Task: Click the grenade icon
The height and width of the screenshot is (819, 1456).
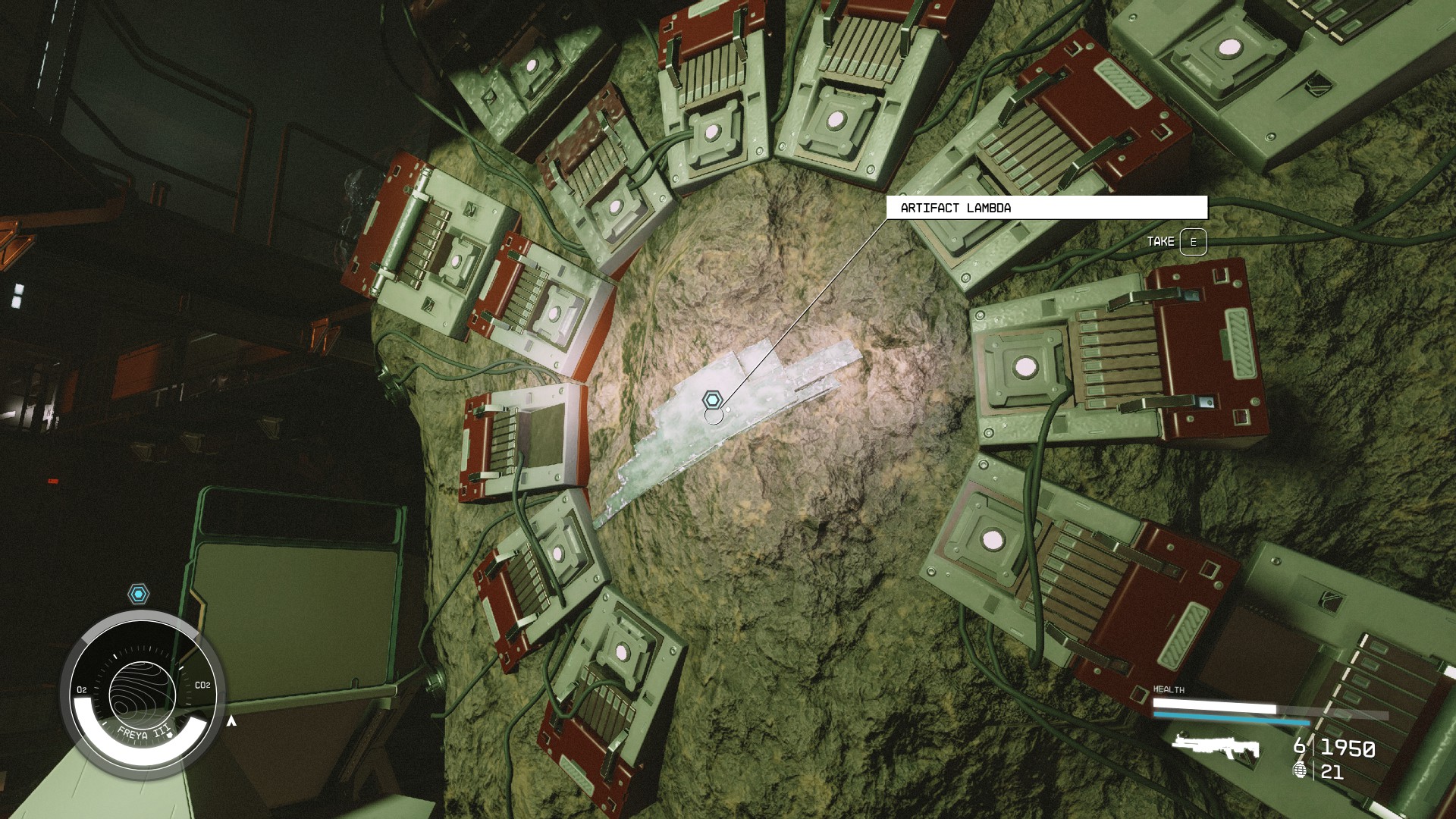Action: pyautogui.click(x=1301, y=771)
